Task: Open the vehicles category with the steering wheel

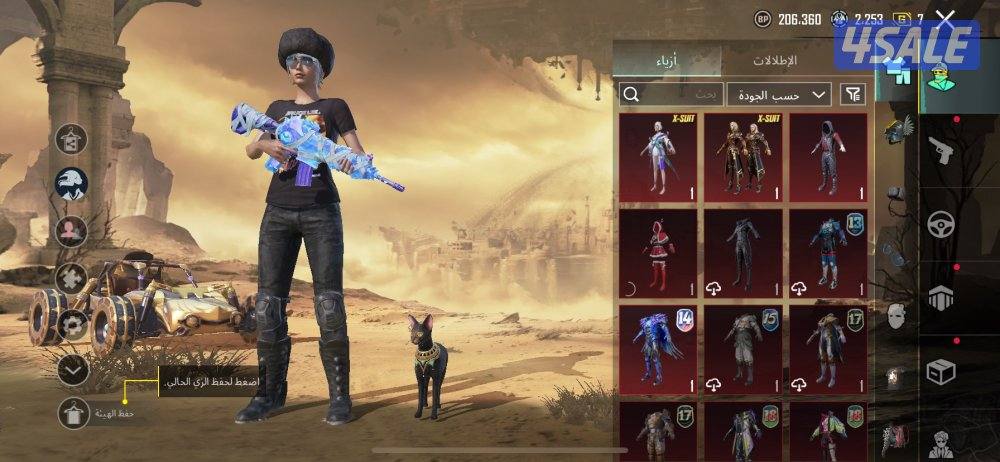Action: [941, 224]
